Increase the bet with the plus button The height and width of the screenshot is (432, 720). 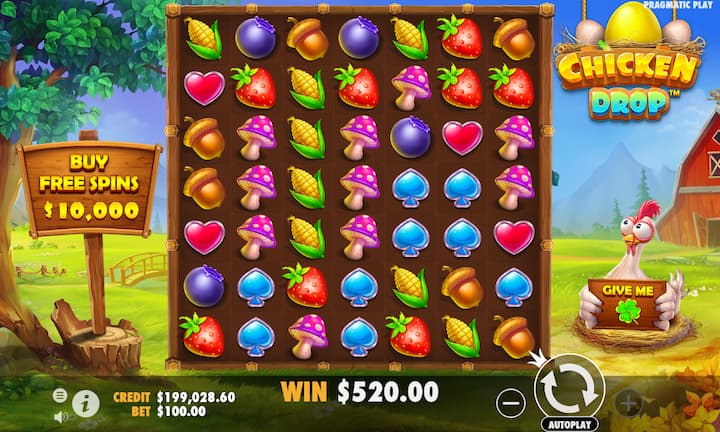[628, 403]
